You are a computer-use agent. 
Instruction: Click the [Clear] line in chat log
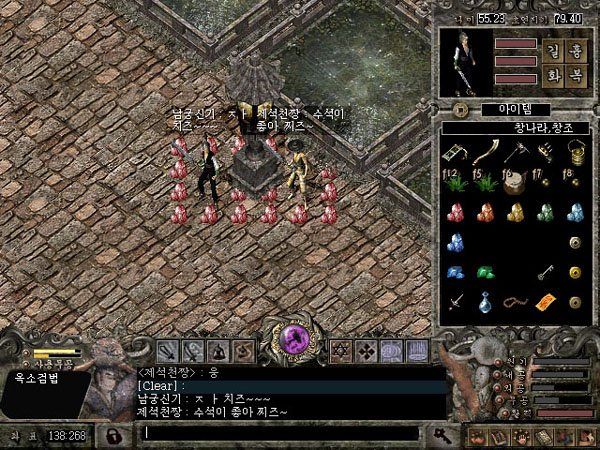[160, 386]
